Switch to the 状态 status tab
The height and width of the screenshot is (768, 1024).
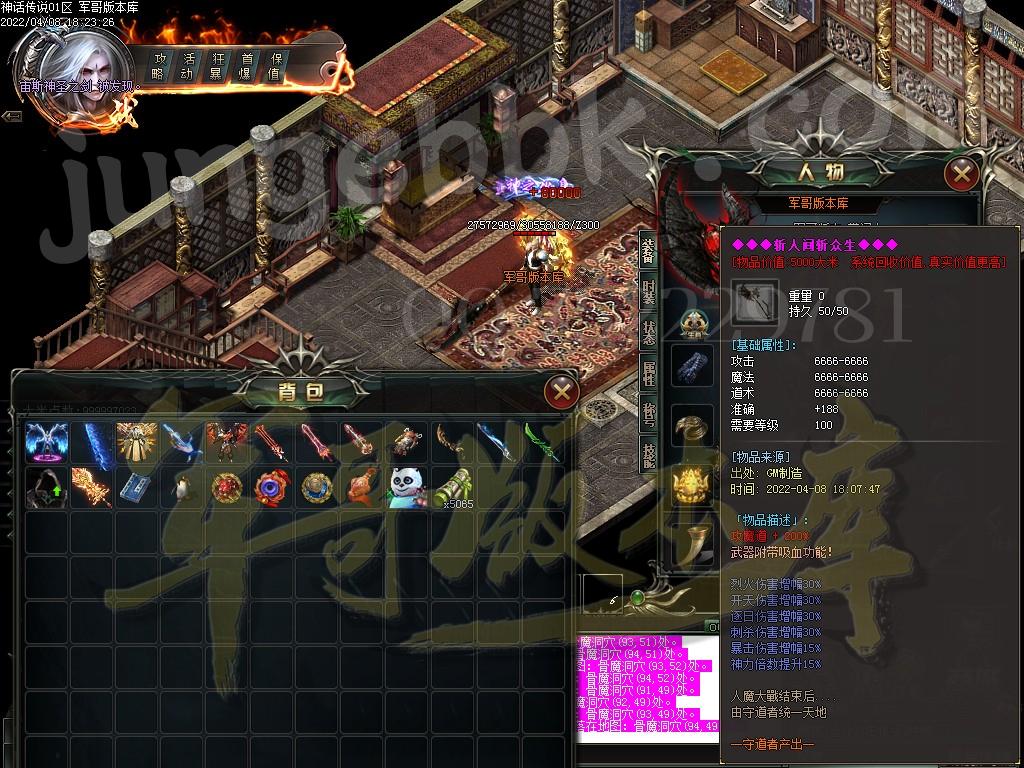648,334
